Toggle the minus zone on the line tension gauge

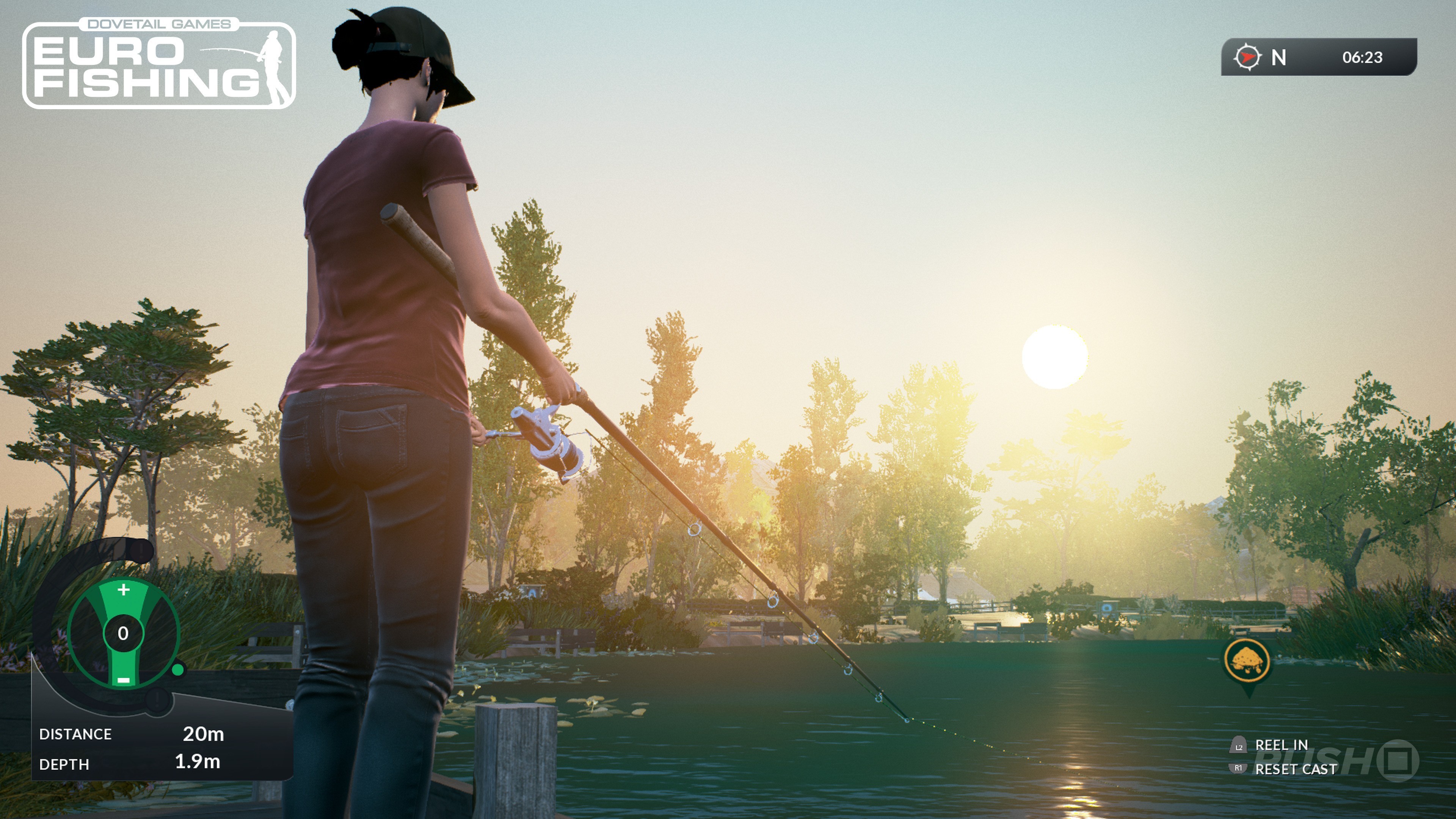(124, 681)
